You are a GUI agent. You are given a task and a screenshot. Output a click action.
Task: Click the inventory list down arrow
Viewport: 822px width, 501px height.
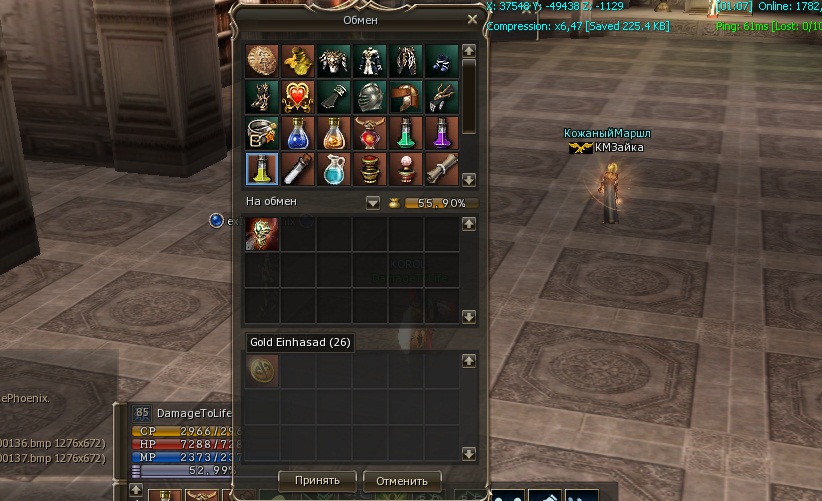click(x=469, y=179)
